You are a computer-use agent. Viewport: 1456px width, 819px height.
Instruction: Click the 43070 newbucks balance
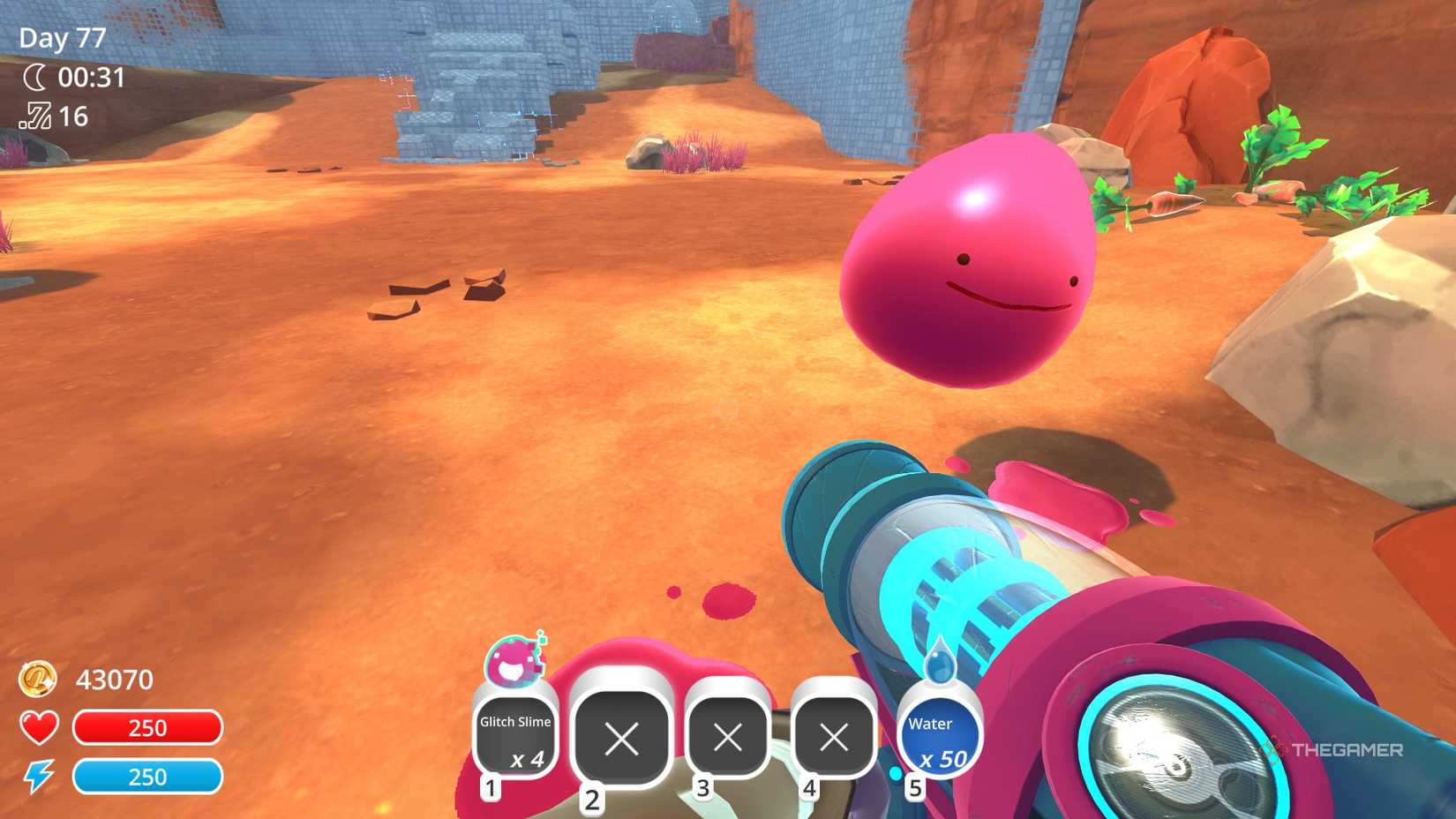[x=115, y=680]
